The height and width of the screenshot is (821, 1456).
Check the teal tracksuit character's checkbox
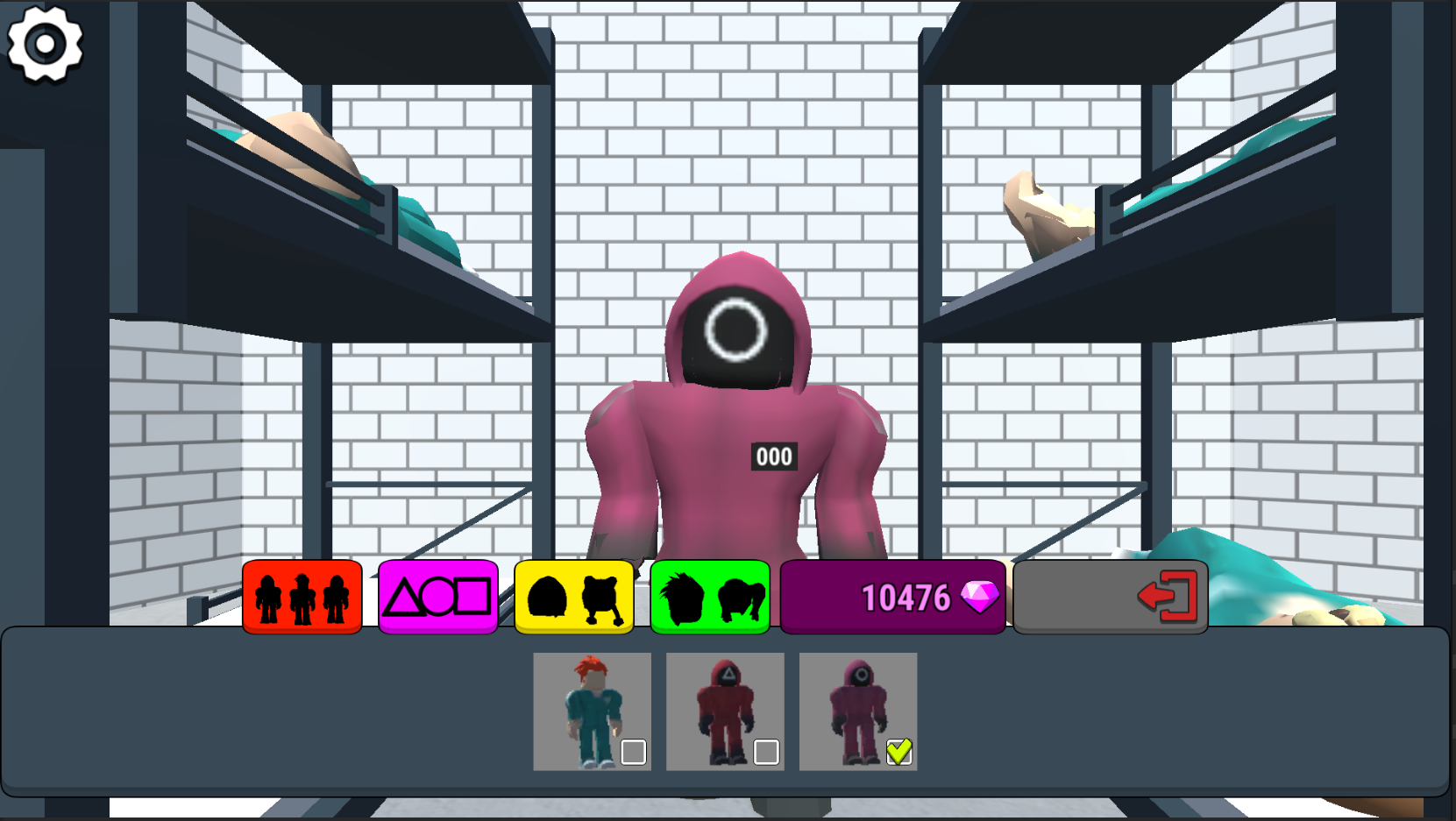634,750
